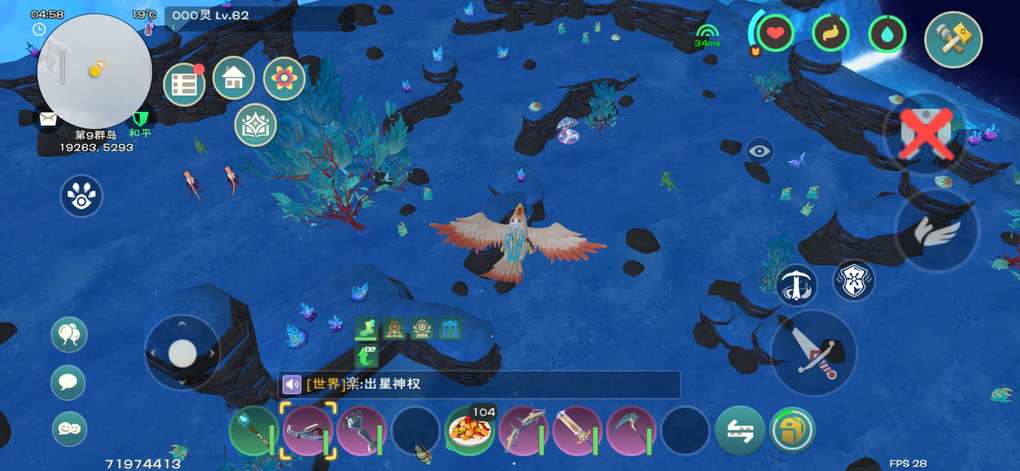
Task: Activate the beast mask skill icon
Action: pos(855,281)
